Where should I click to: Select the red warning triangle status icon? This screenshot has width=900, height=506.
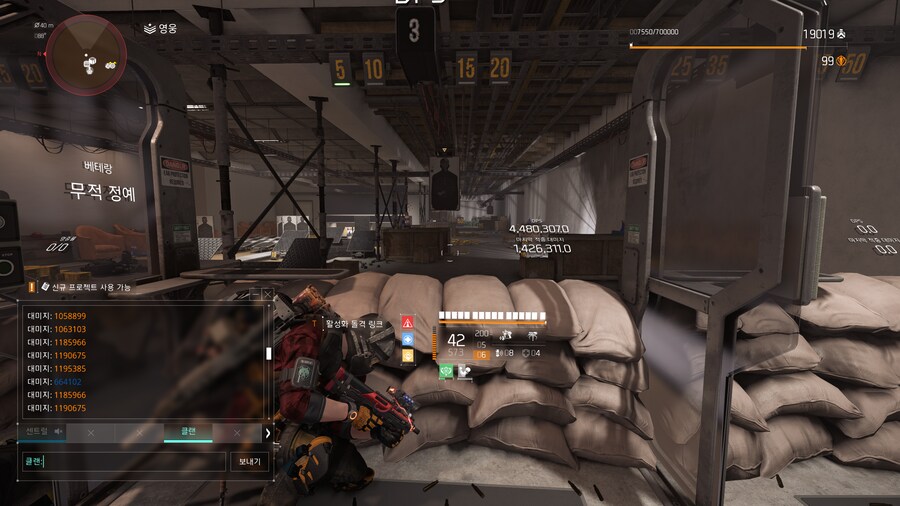click(x=408, y=322)
